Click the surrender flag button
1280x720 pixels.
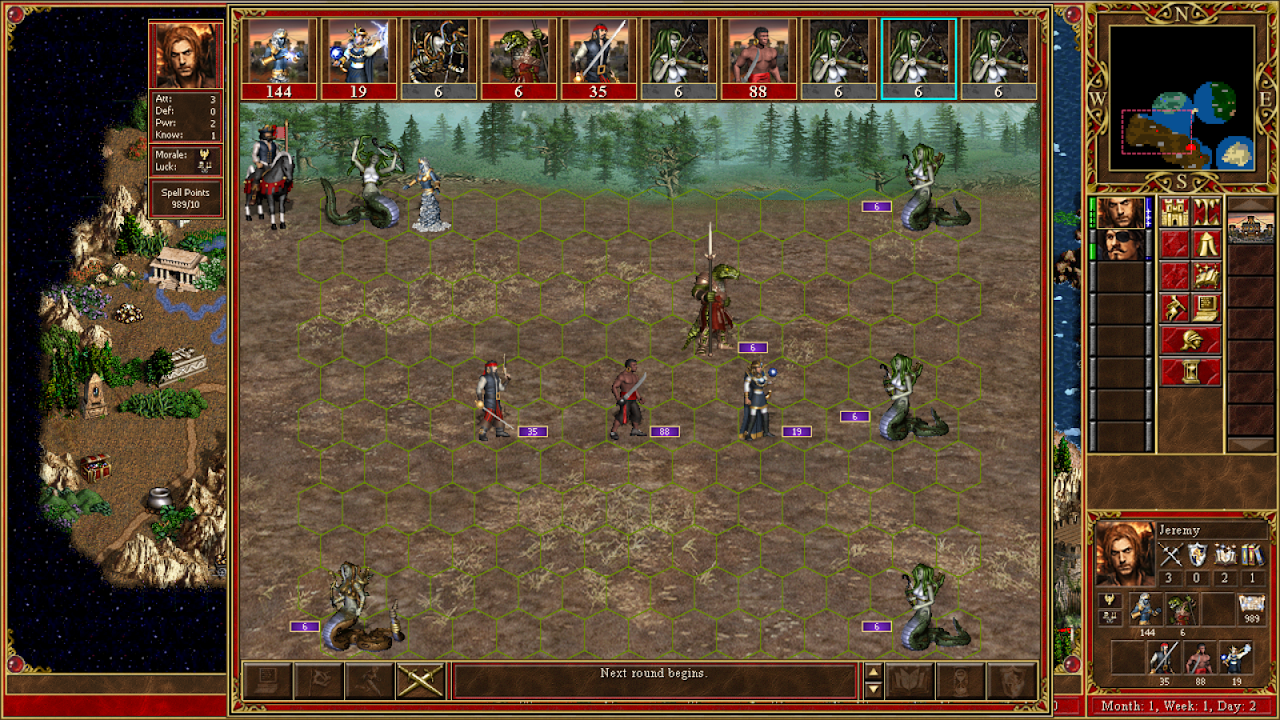pyautogui.click(x=318, y=681)
